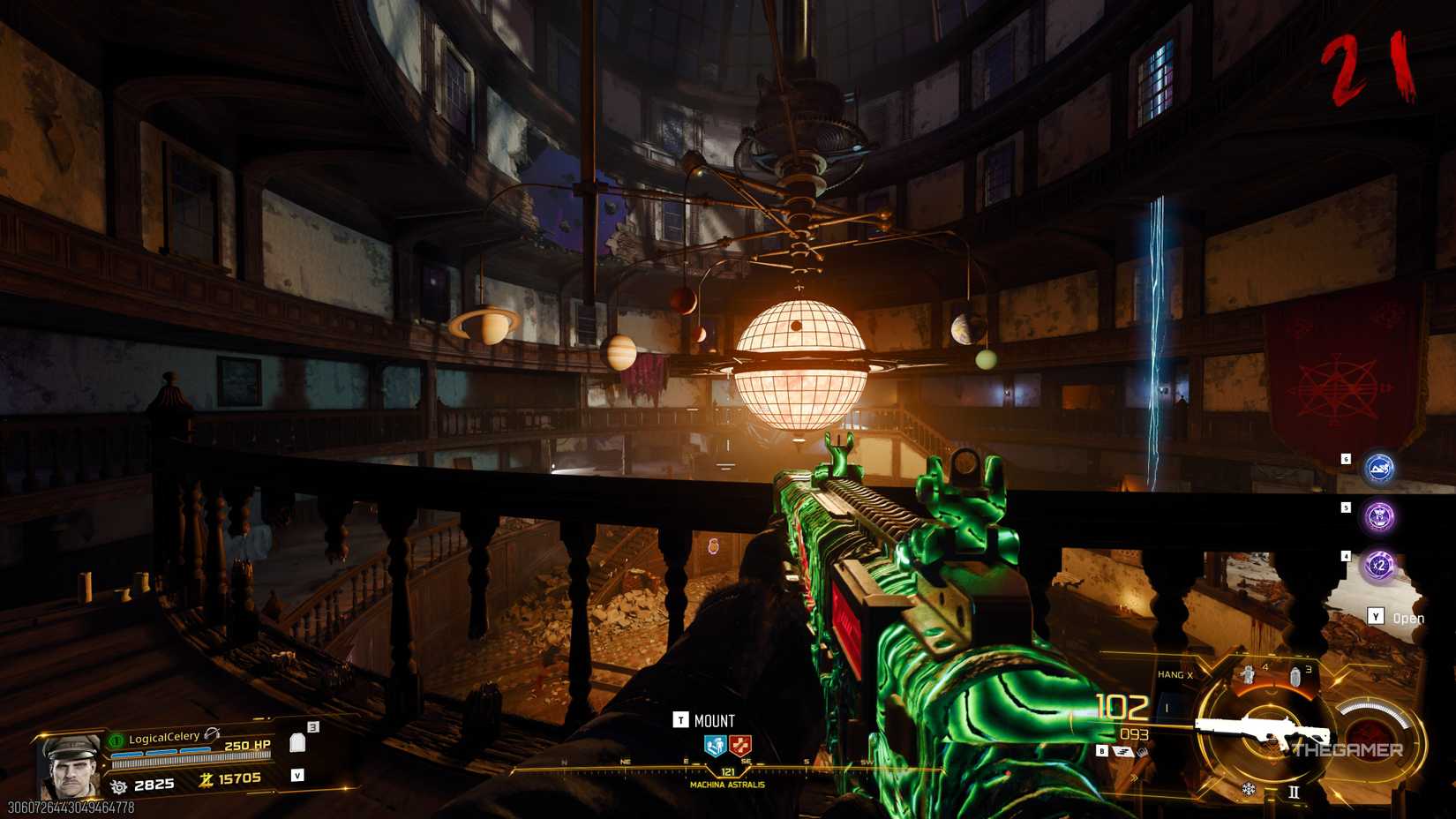The height and width of the screenshot is (819, 1456).
Task: Expand the chevron arrows under the ammo counter
Action: click(1135, 777)
